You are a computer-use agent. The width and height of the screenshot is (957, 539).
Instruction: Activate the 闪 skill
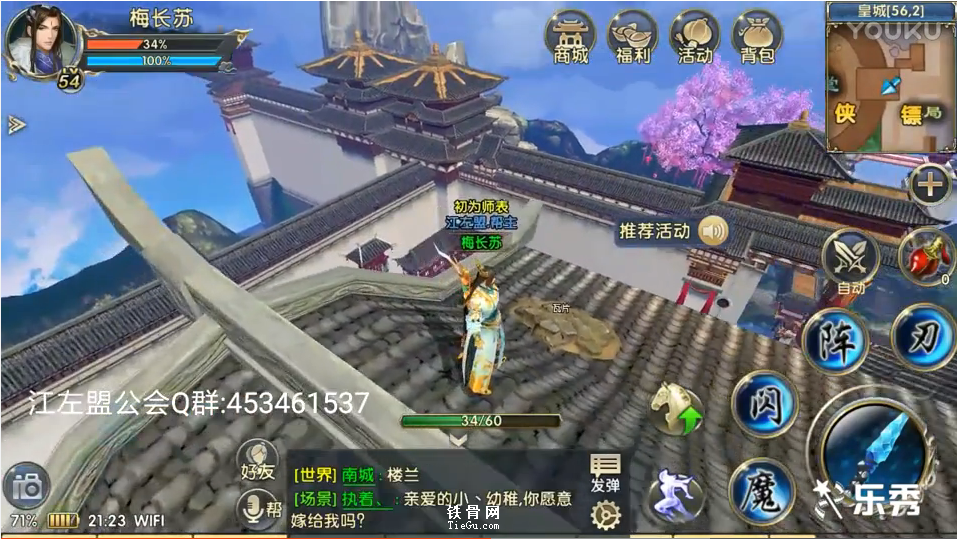point(764,404)
